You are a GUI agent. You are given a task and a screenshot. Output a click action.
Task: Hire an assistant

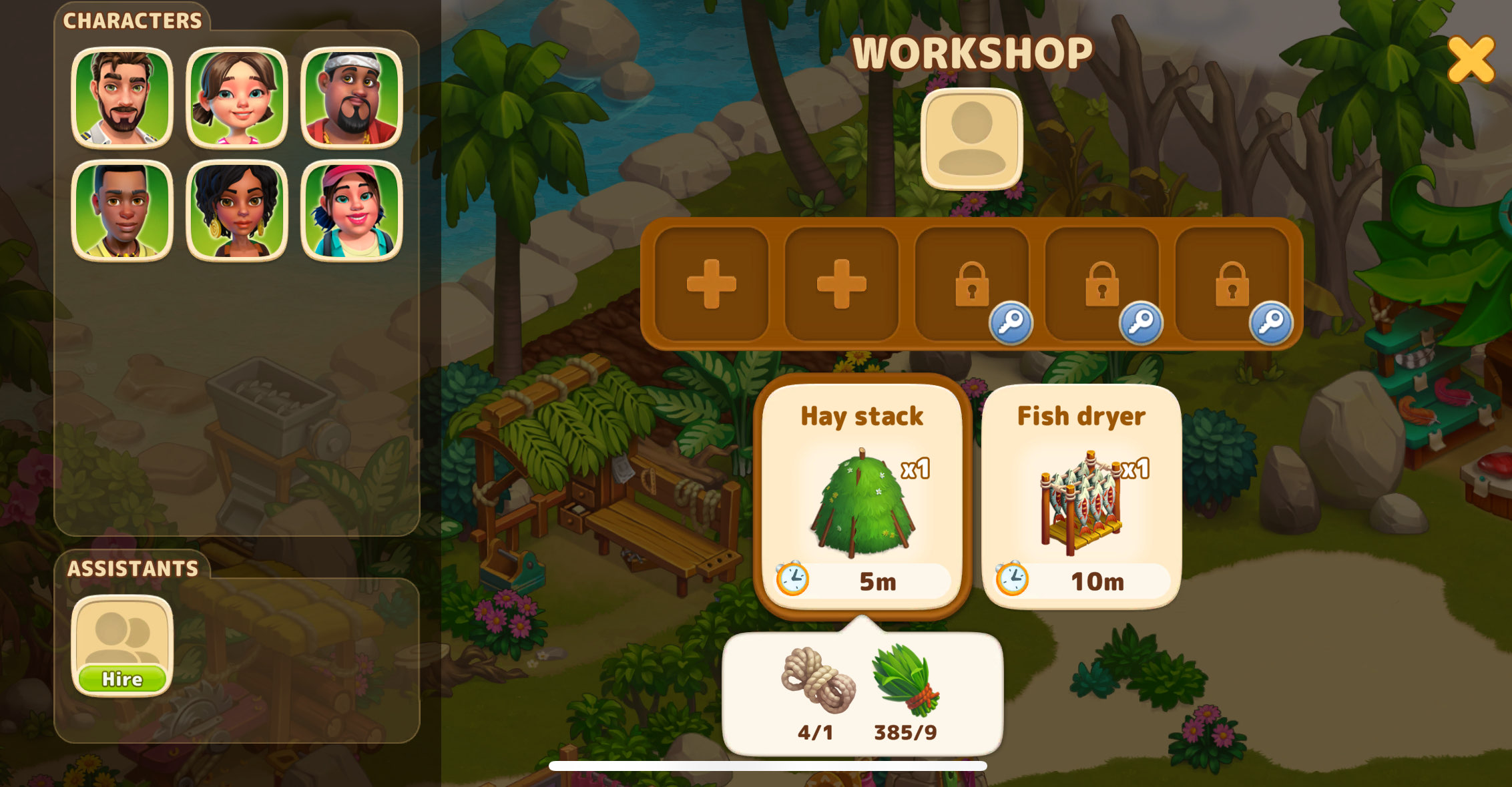(122, 678)
